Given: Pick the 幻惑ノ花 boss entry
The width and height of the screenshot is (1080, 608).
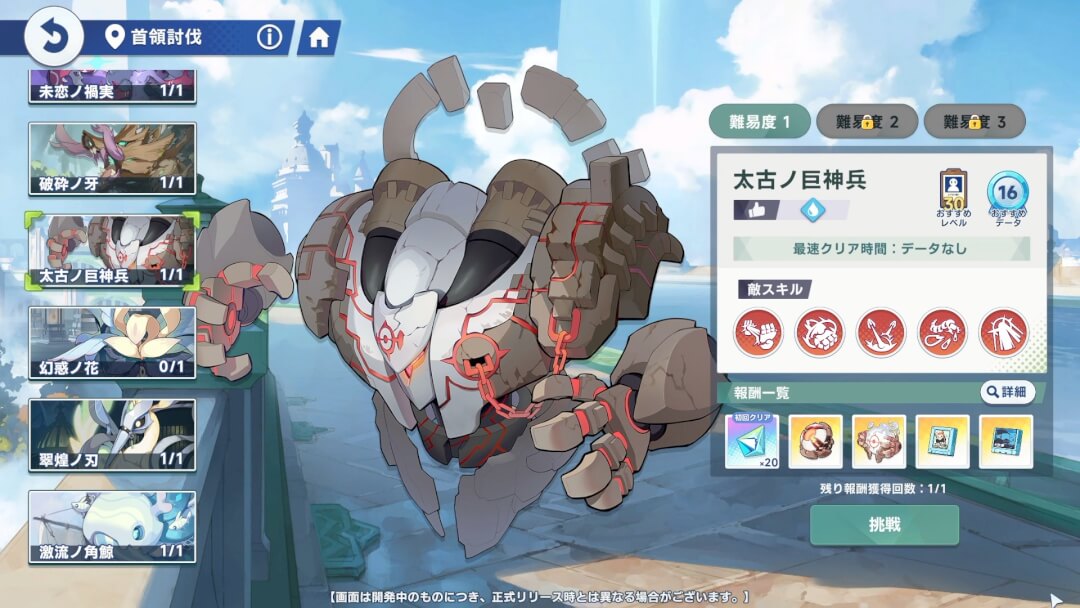Looking at the screenshot, I should 112,342.
